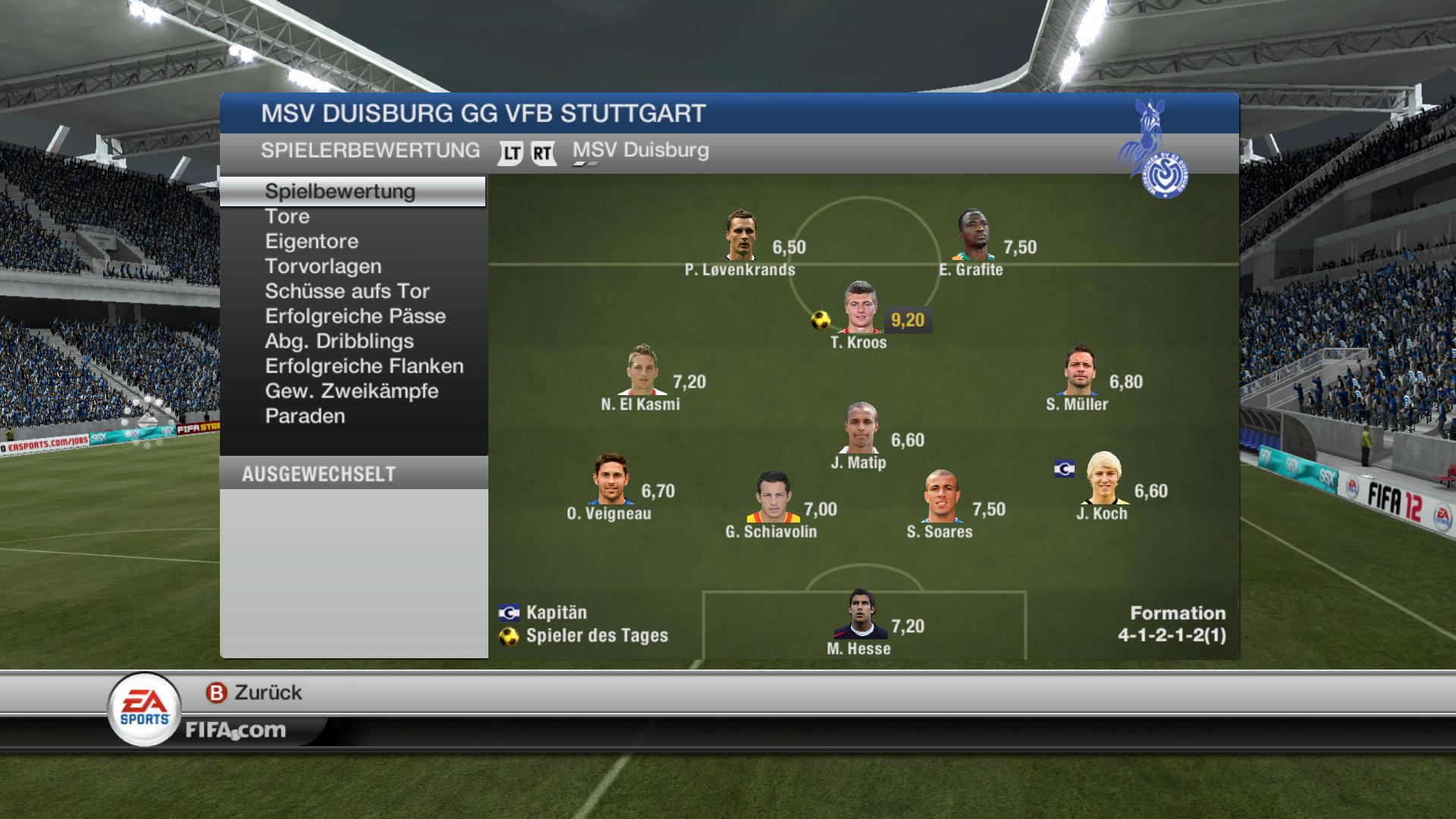
Task: Select Schüsse aufs Tor entry
Action: 347,292
